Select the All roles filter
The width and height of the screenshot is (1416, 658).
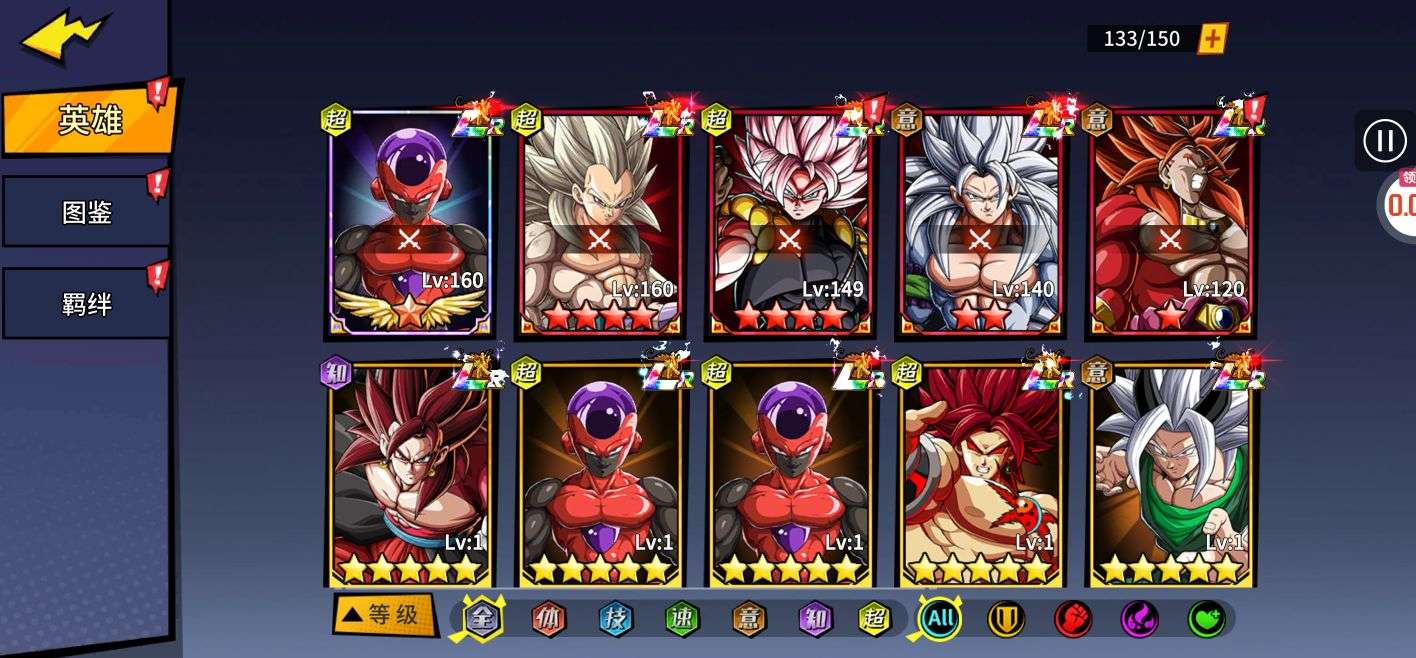(940, 619)
